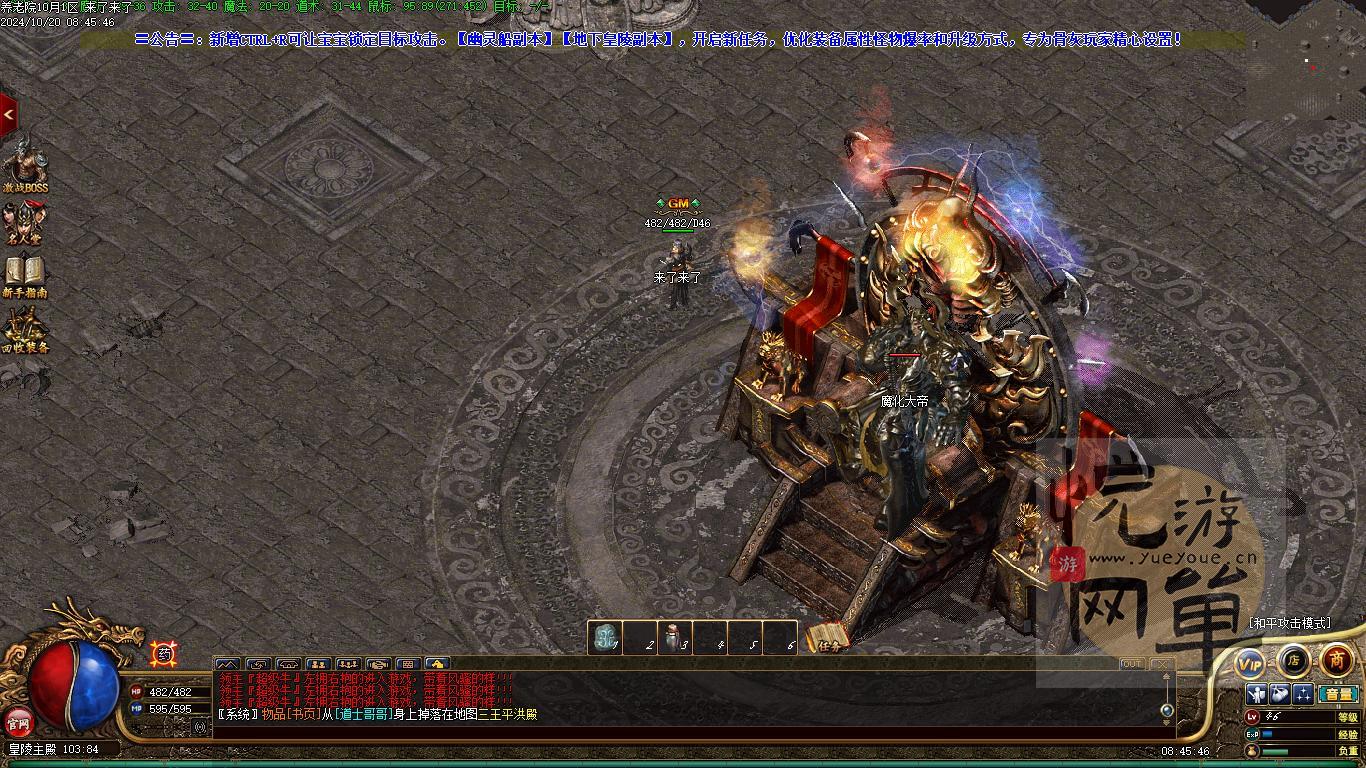This screenshot has width=1366, height=768.
Task: Click the 和平攻击模式 attack mode label
Action: pyautogui.click(x=1290, y=623)
